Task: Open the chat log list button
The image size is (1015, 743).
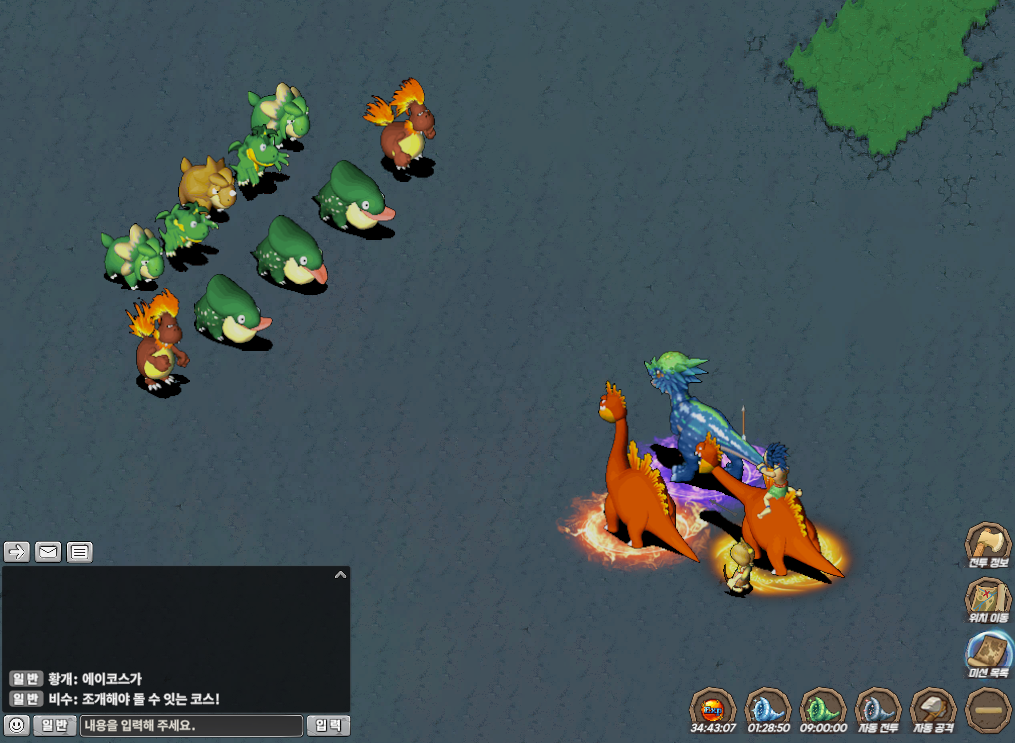Action: [80, 551]
